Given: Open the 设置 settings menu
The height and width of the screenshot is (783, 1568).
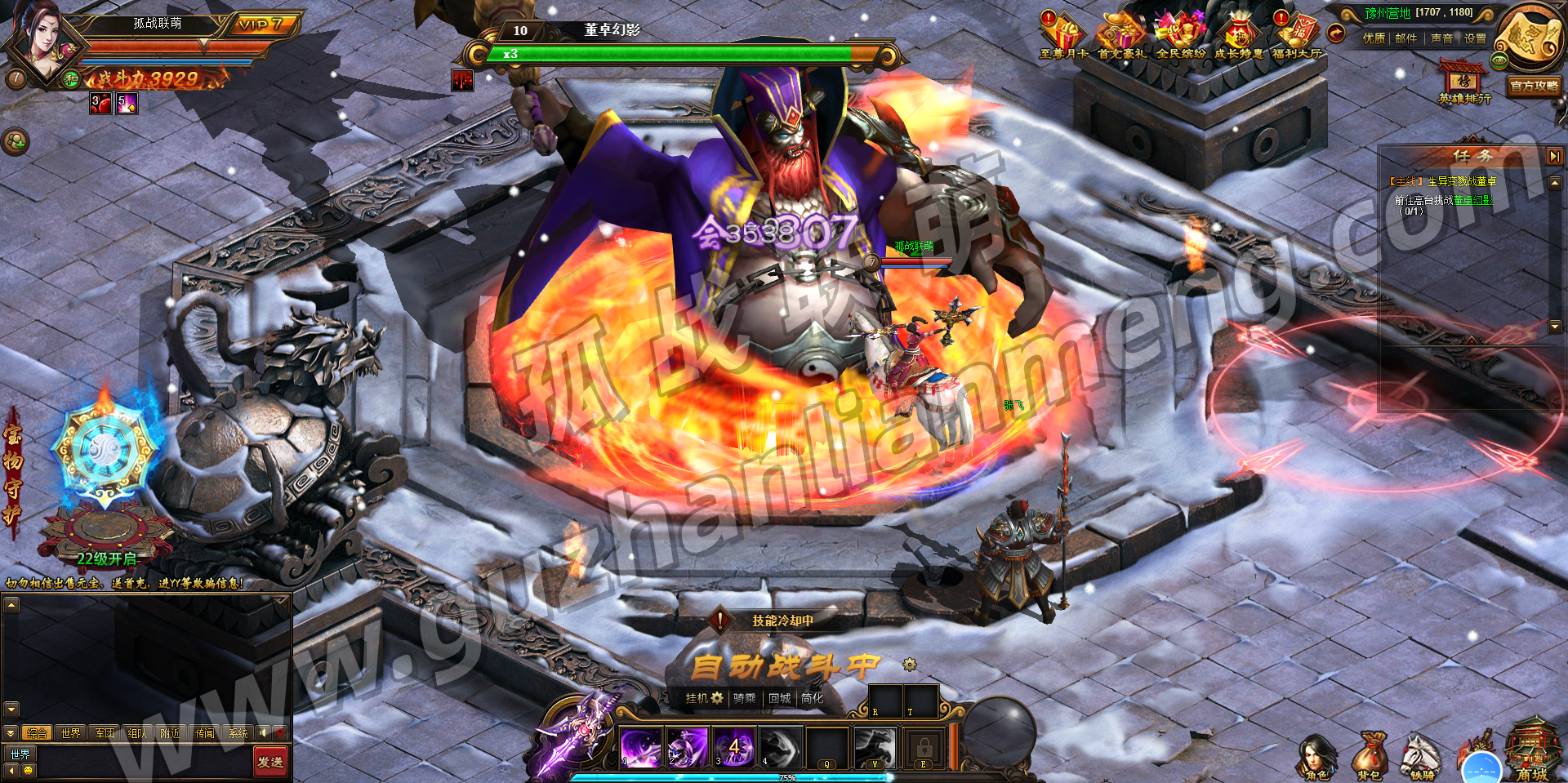Looking at the screenshot, I should tap(1475, 38).
